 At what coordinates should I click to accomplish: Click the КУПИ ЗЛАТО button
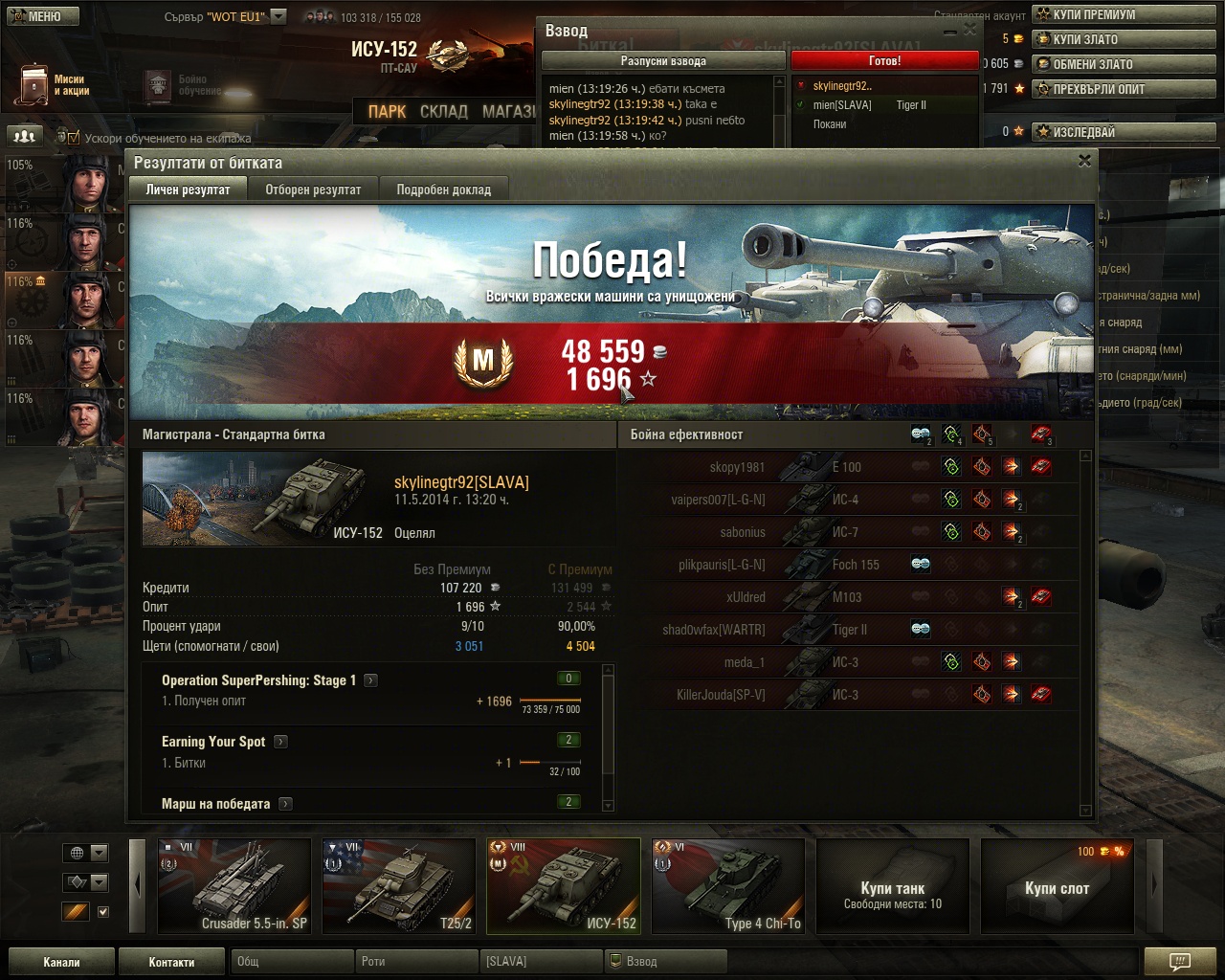[1124, 39]
